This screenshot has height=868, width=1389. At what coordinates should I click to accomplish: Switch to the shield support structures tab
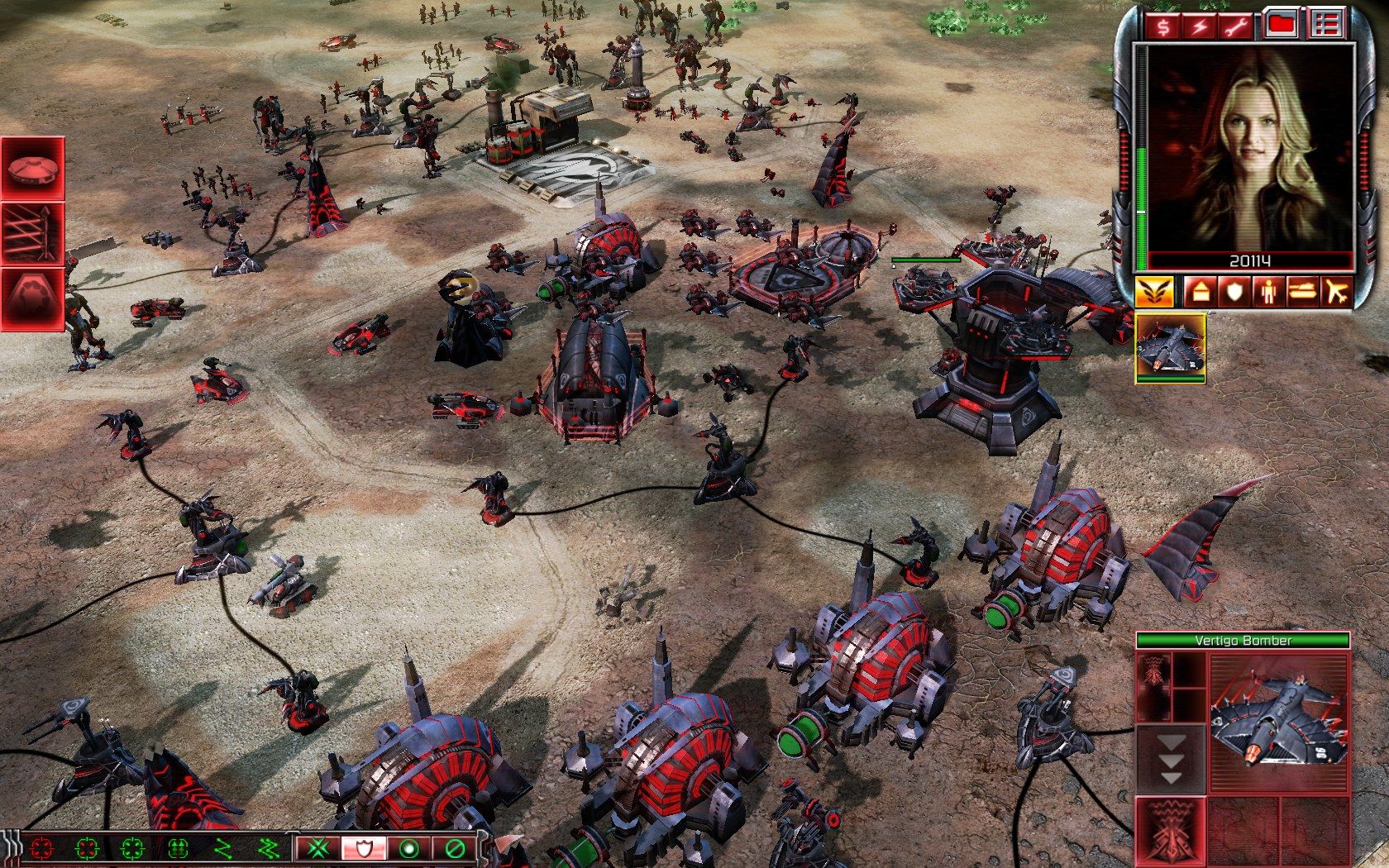click(1234, 291)
